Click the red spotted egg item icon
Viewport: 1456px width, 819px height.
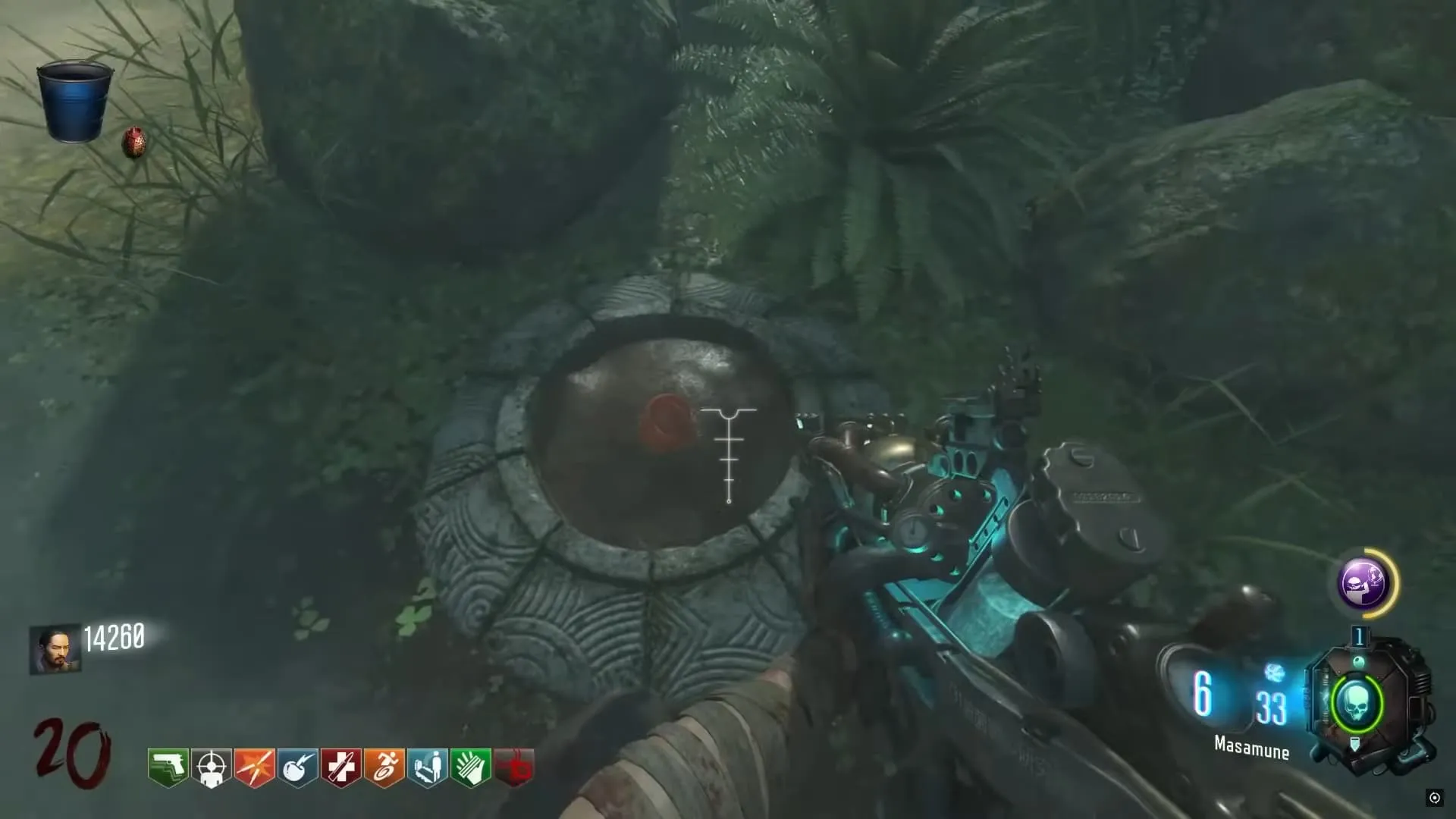(134, 143)
